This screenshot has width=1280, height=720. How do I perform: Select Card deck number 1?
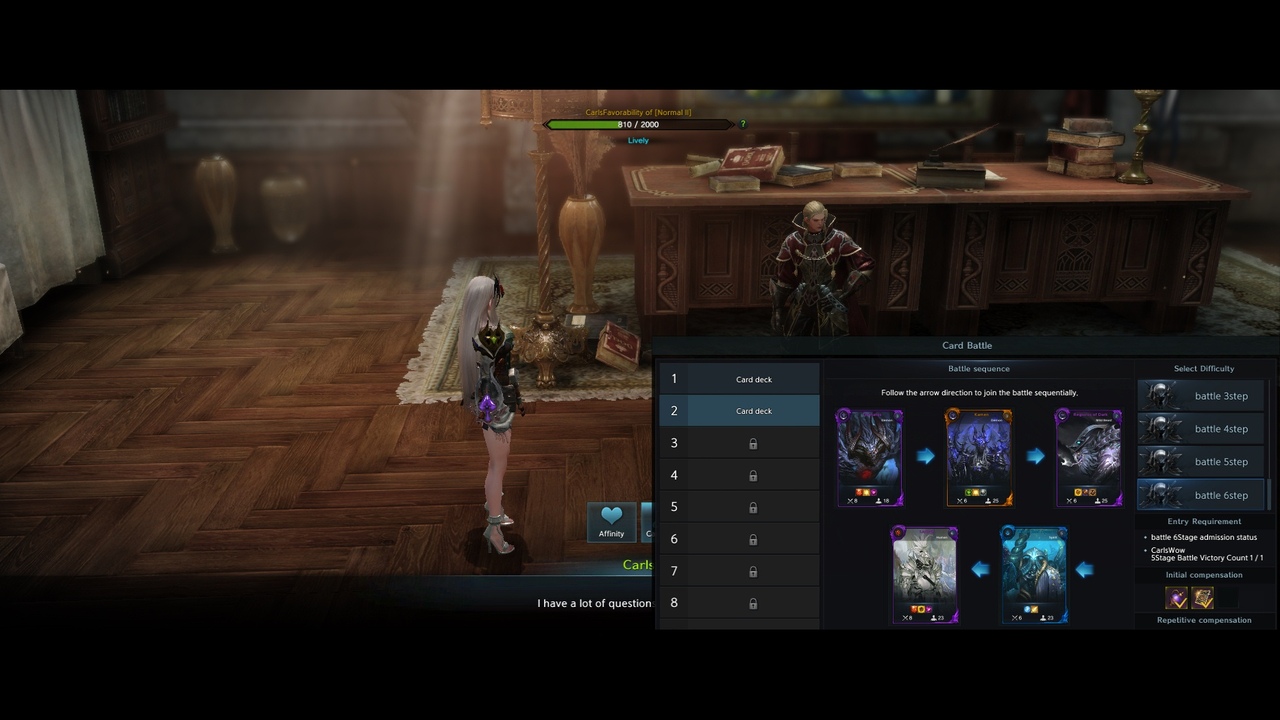(x=753, y=379)
